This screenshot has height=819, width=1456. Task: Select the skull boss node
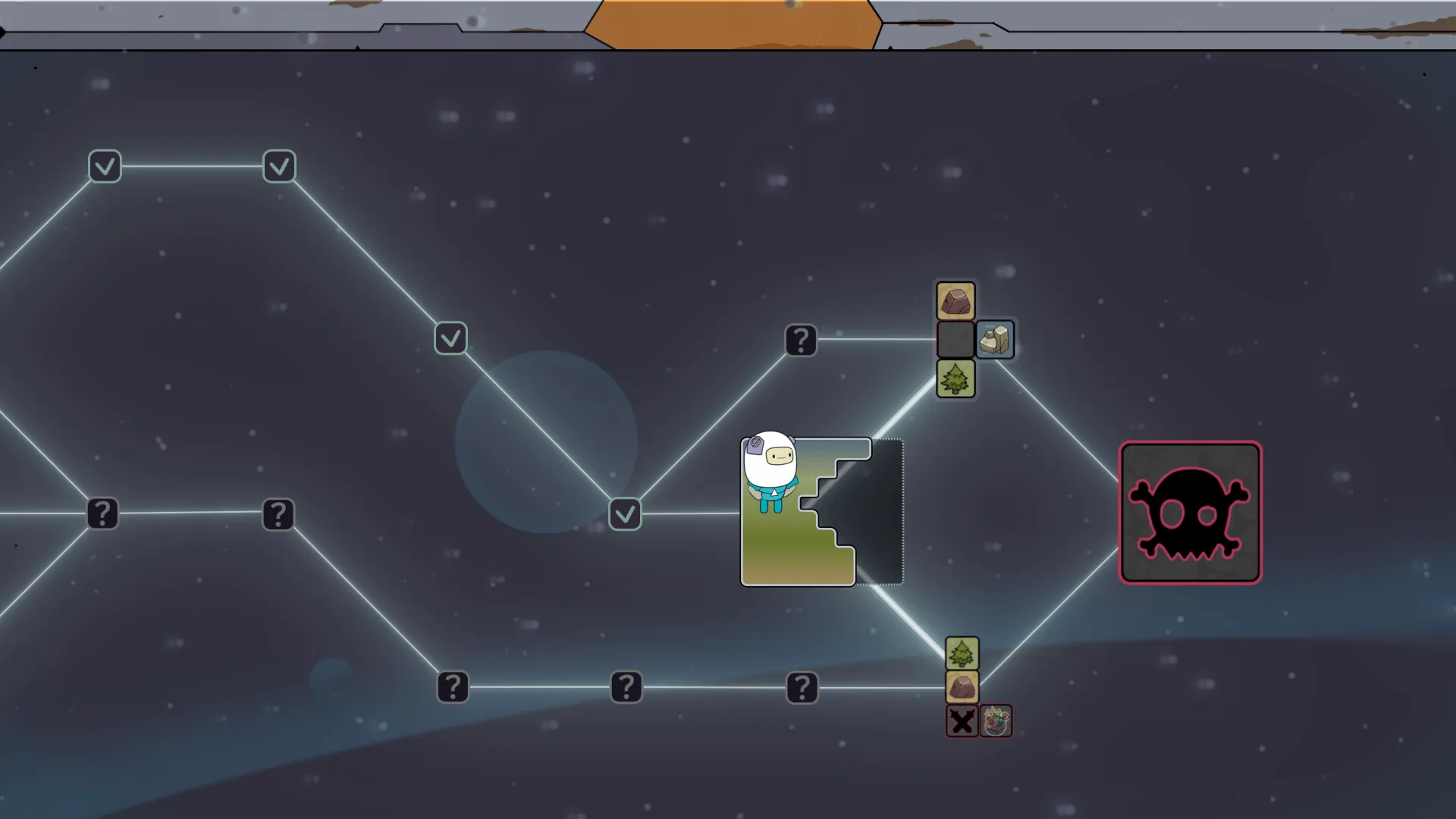click(x=1190, y=513)
